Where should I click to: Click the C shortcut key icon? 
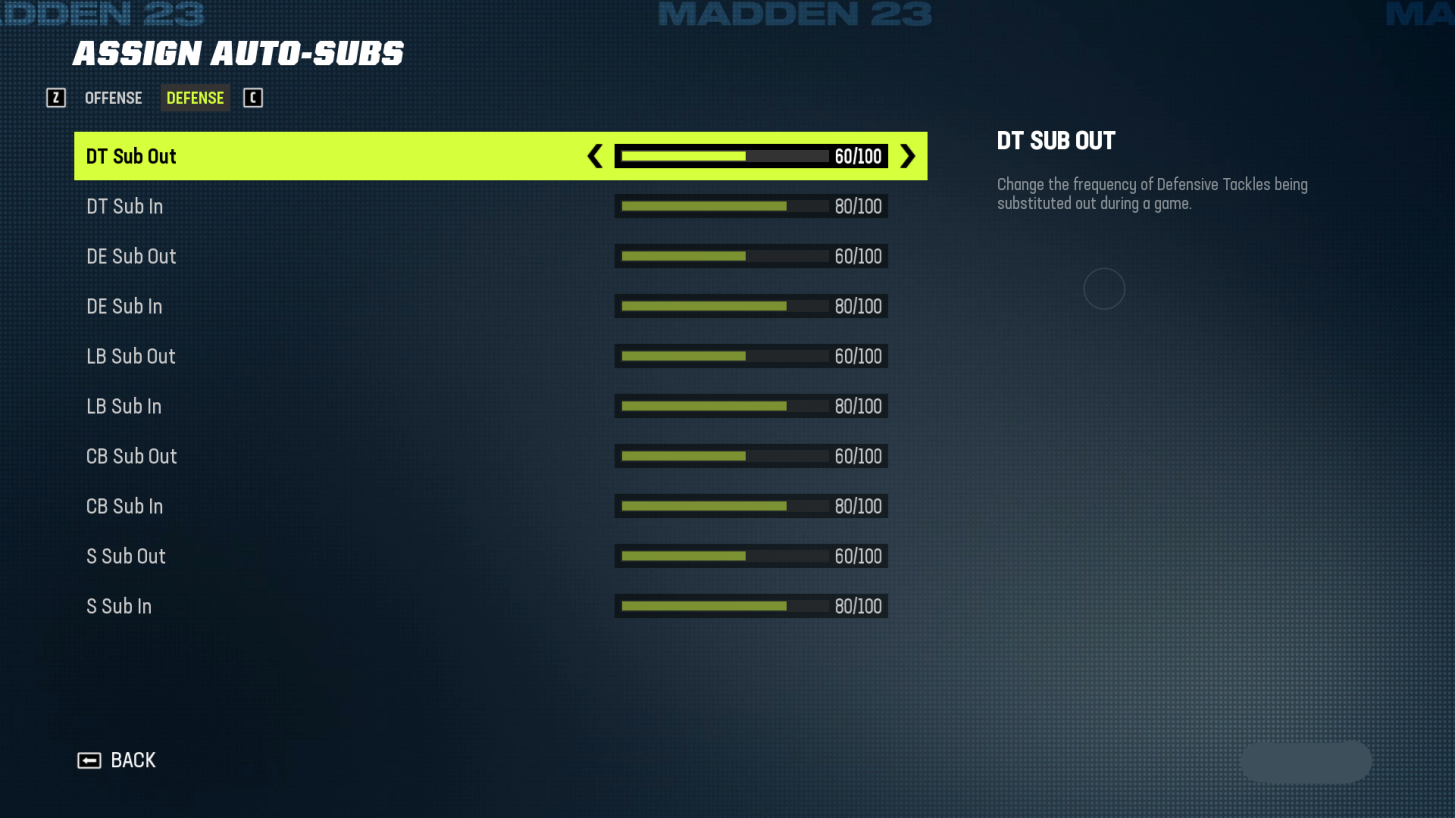(253, 97)
